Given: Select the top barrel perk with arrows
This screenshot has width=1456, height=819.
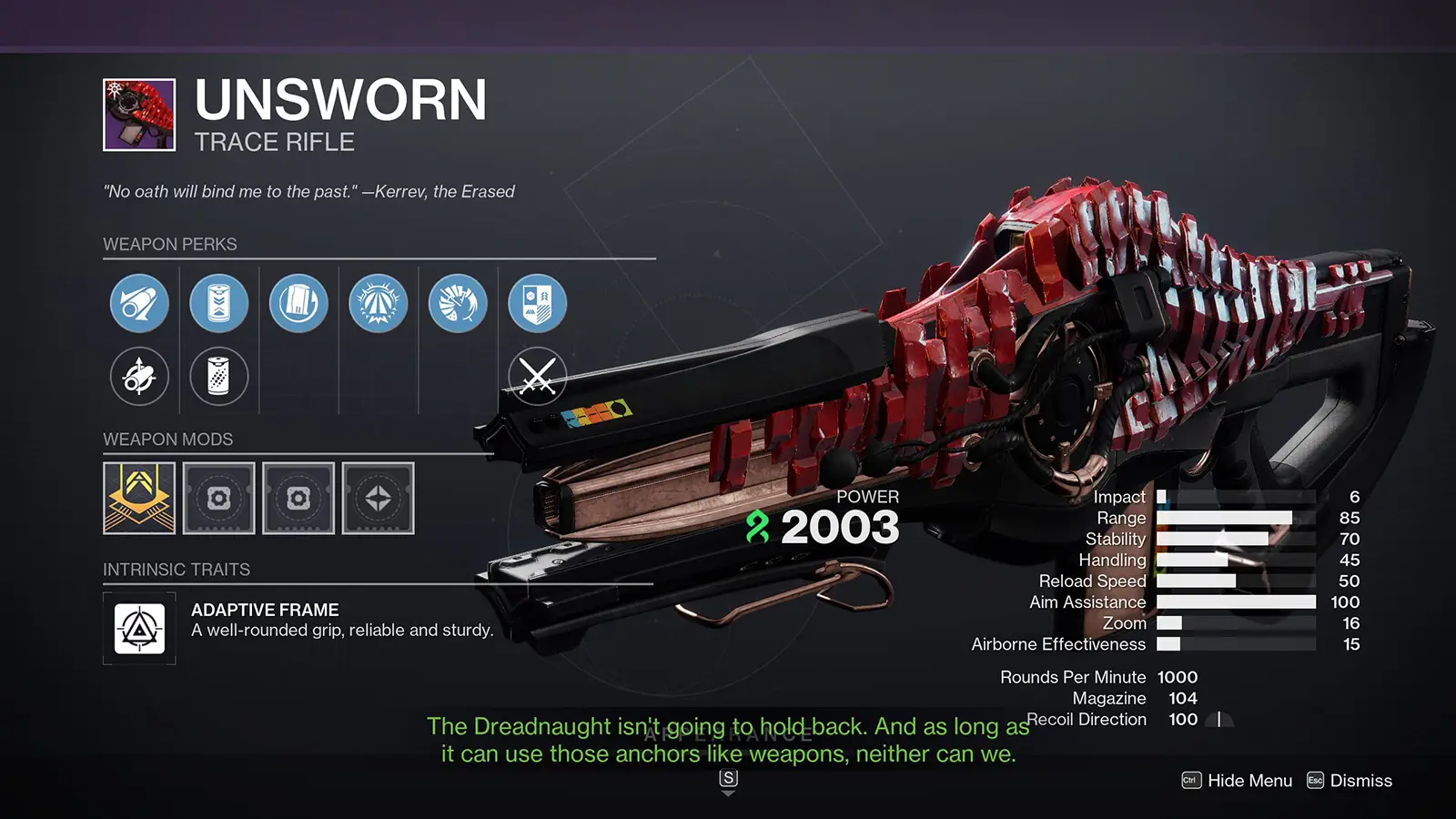Looking at the screenshot, I should point(139,303).
